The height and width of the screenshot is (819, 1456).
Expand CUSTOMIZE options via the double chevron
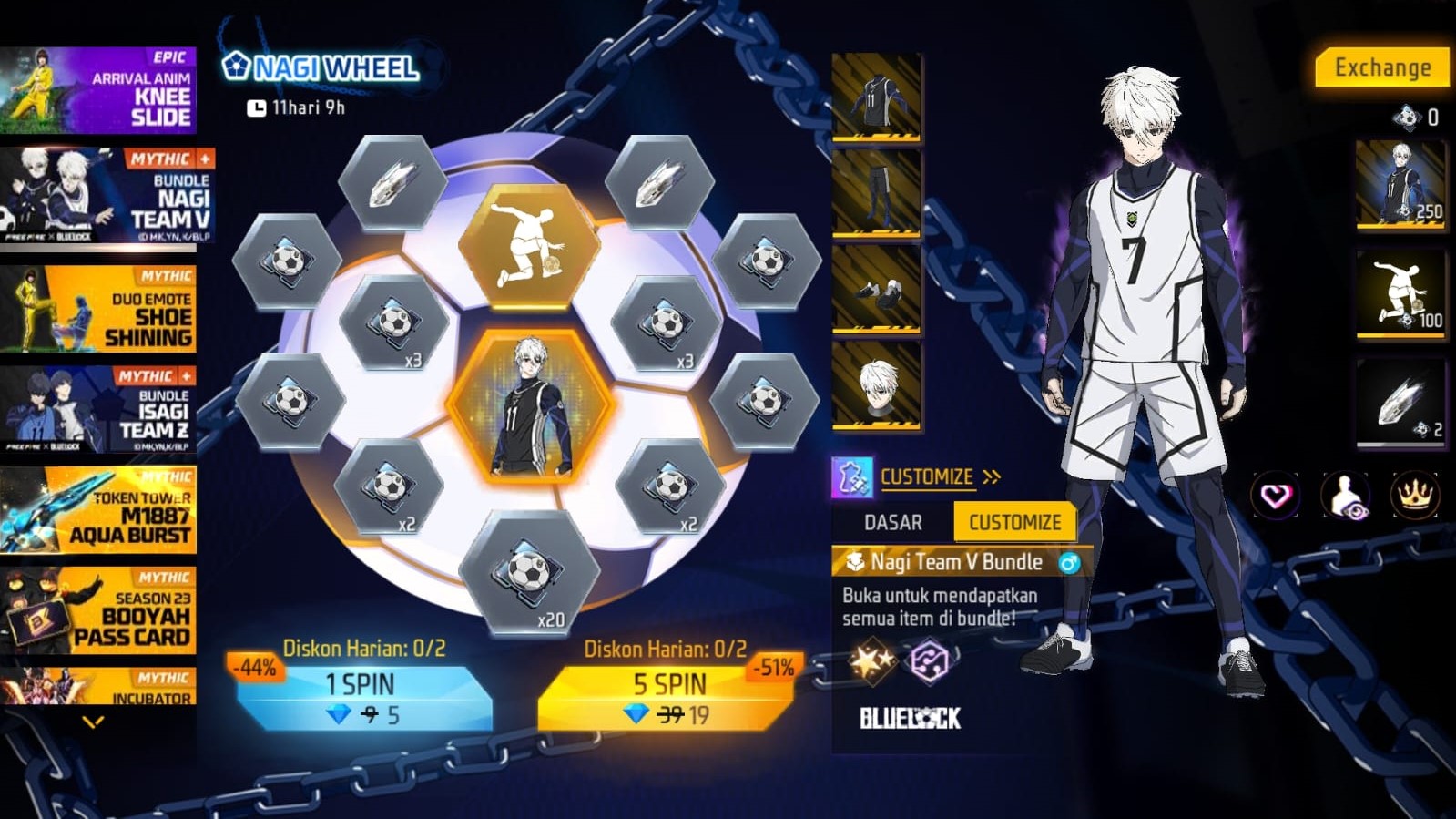coord(993,475)
